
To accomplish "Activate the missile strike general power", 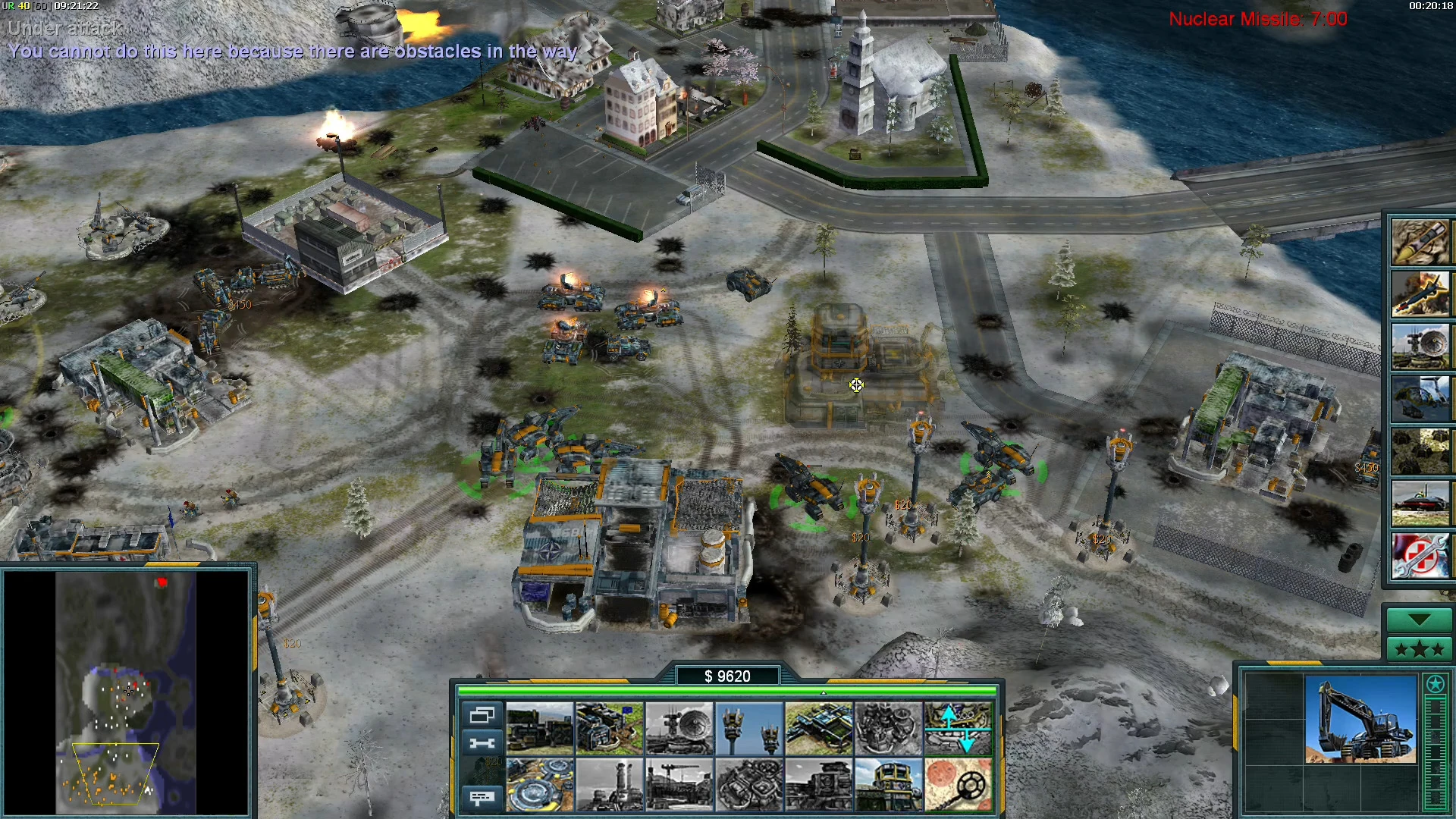I will pos(1420,242).
